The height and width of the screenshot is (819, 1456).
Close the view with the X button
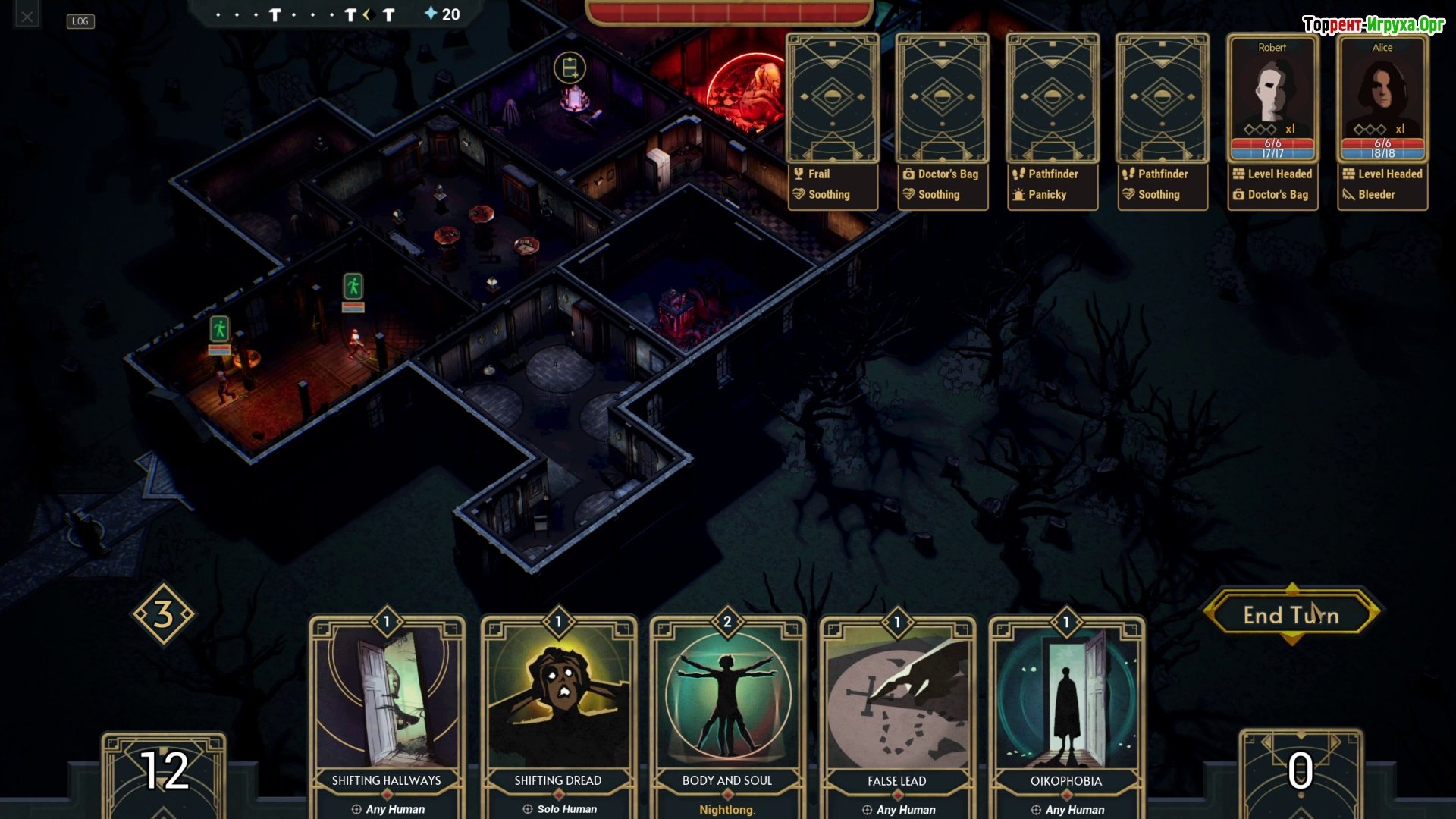tap(27, 16)
